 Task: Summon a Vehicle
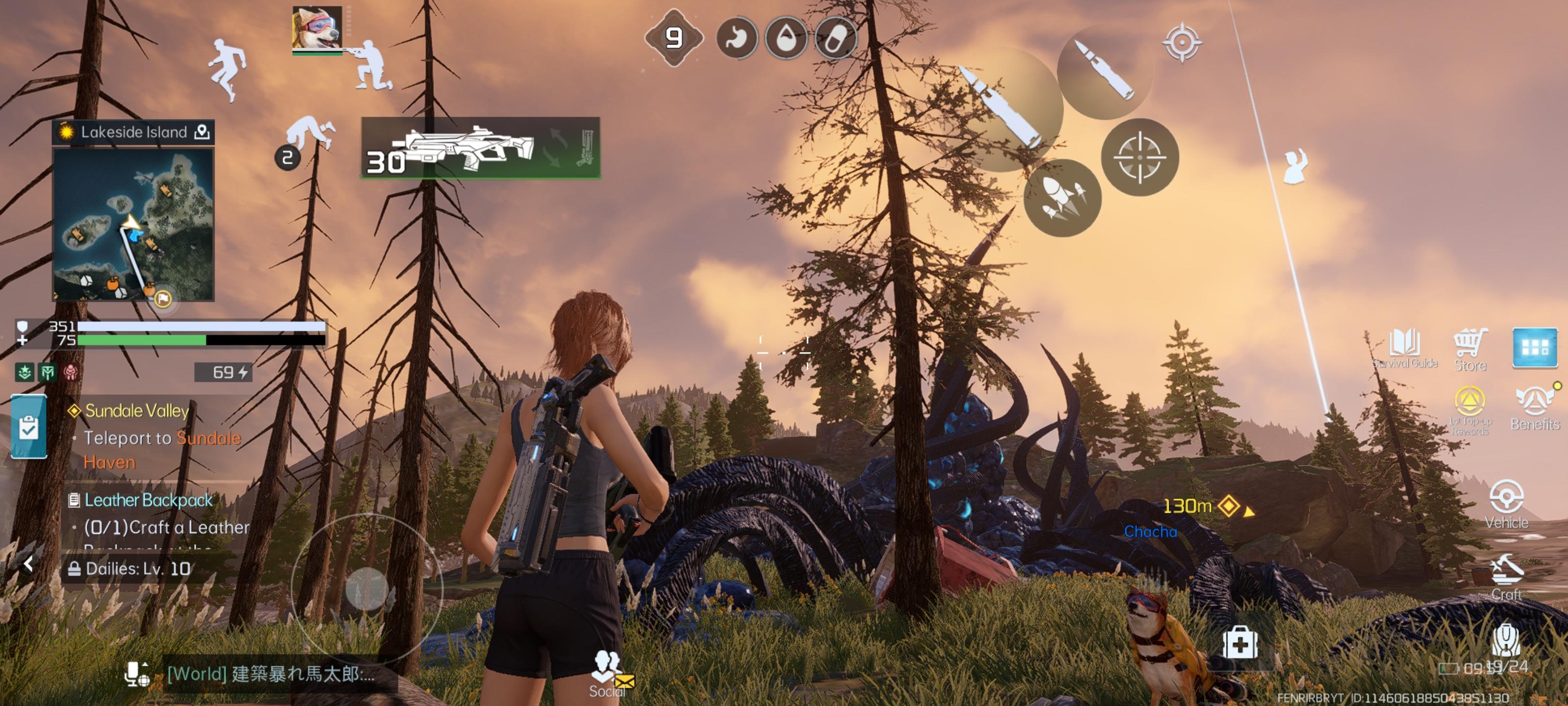[x=1507, y=503]
